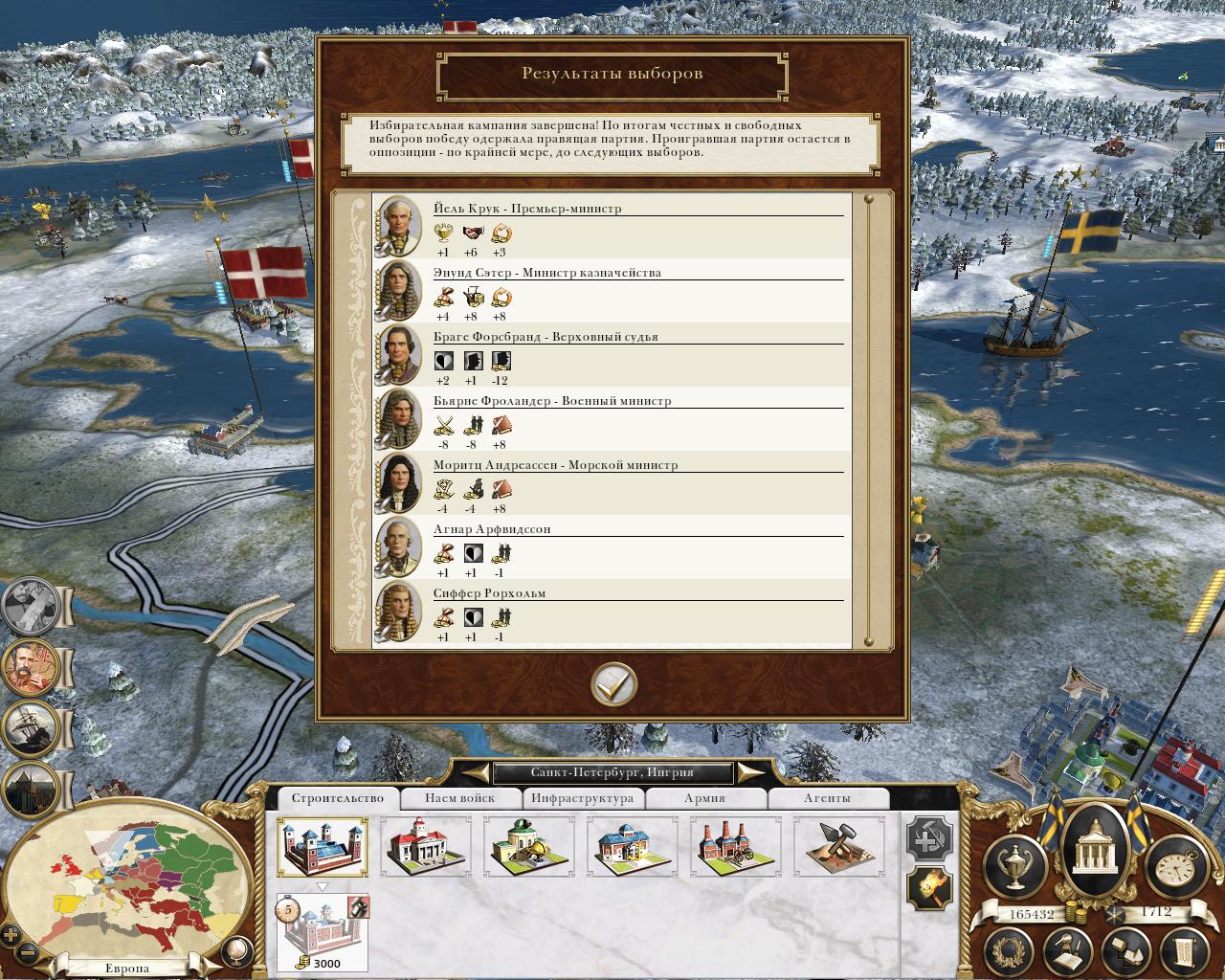
Task: Choose the 3000 gold fortress upgrade
Action: [x=323, y=932]
